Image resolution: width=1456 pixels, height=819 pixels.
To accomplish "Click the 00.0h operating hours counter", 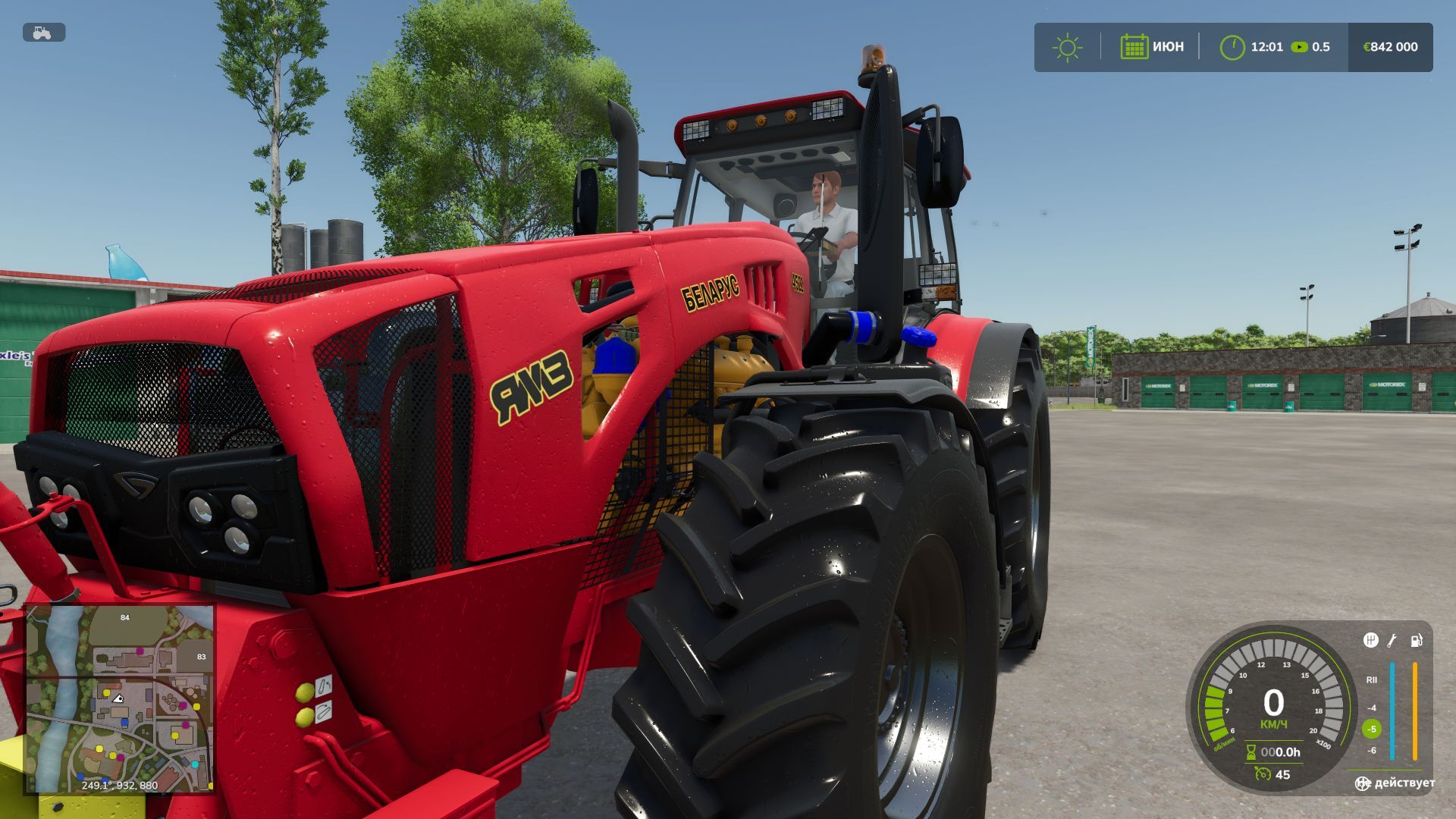I will click(x=1282, y=752).
